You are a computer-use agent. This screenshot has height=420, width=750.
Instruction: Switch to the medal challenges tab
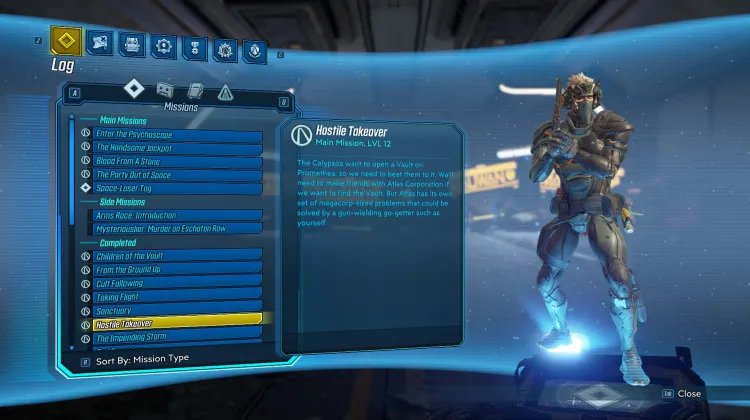[x=194, y=45]
